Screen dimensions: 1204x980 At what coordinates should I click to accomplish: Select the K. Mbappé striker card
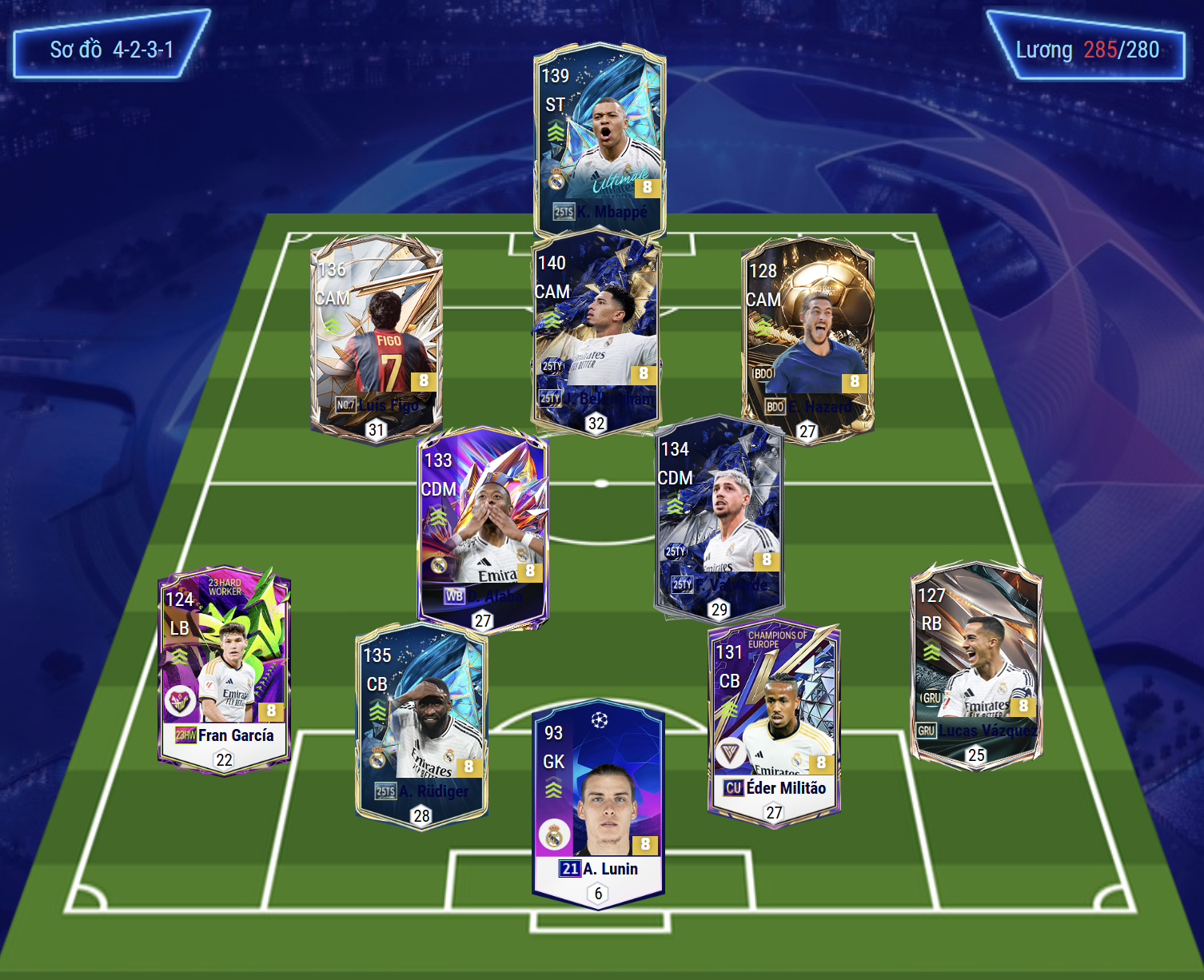[x=600, y=136]
